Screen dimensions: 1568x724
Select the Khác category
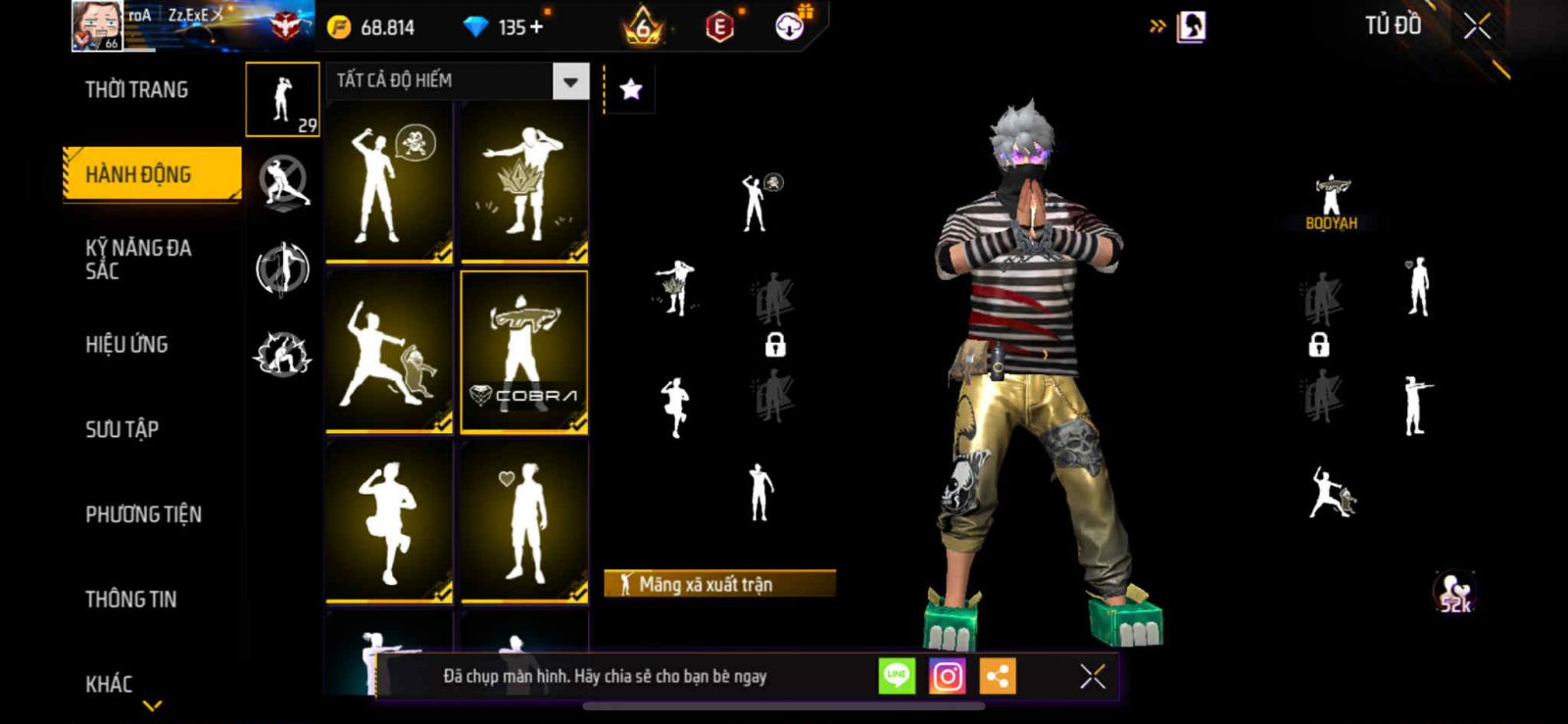(x=109, y=684)
